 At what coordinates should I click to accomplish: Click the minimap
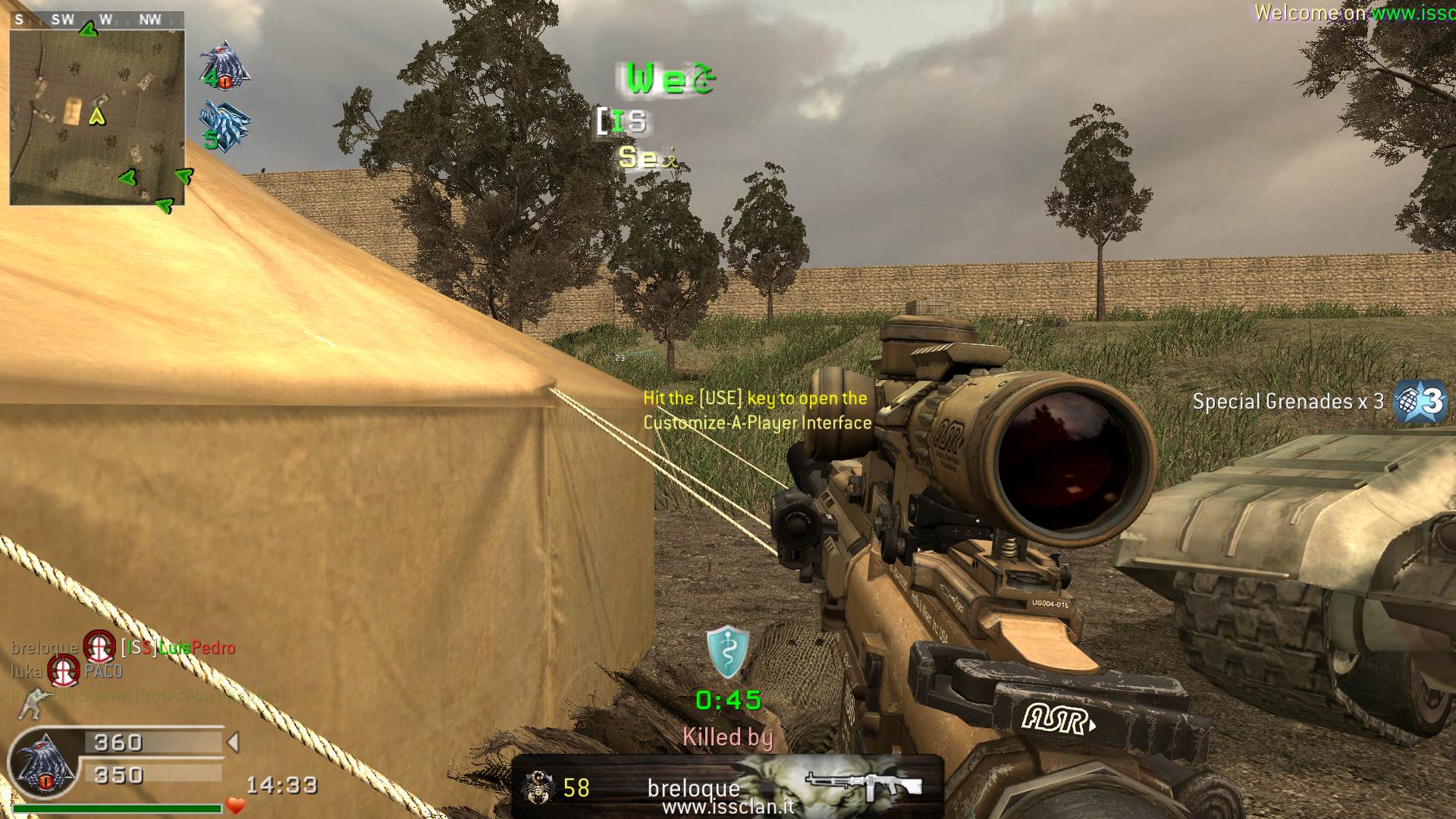tap(97, 117)
